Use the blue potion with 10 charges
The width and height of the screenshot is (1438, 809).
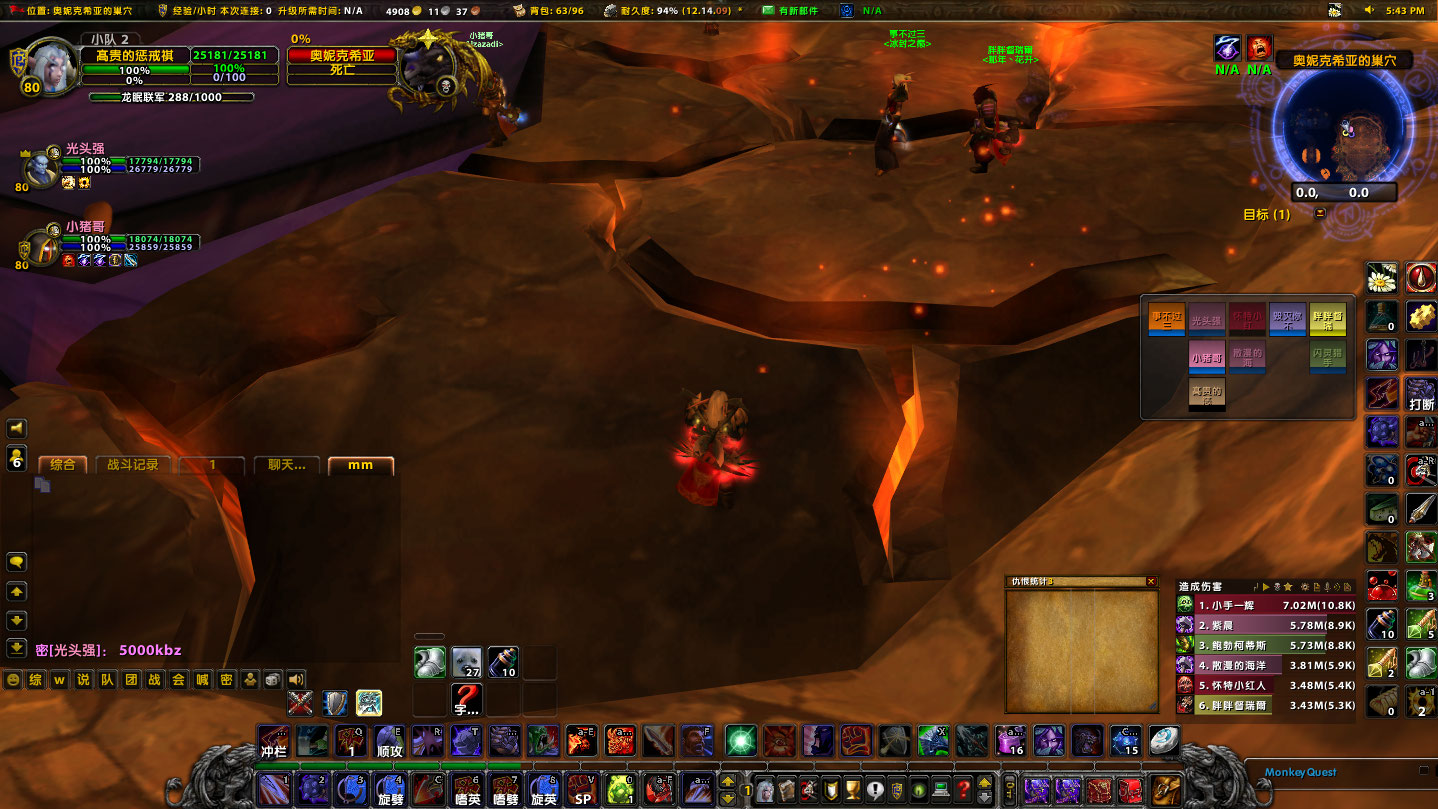pyautogui.click(x=501, y=661)
